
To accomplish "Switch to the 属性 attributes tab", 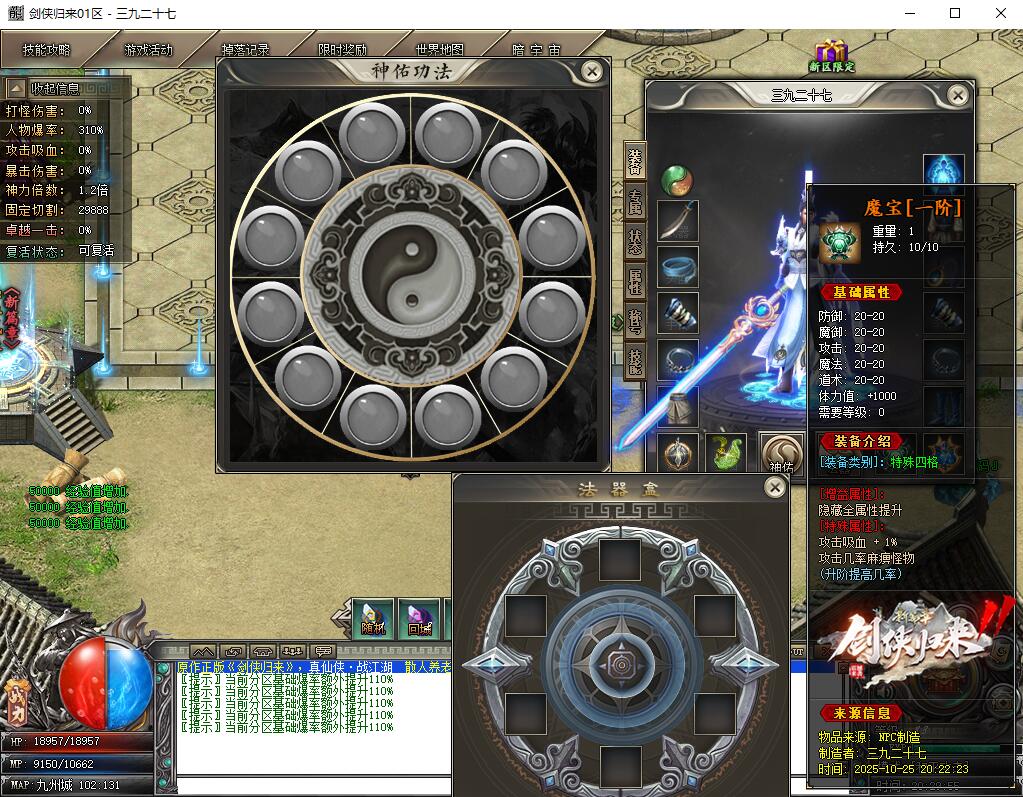I will pyautogui.click(x=635, y=281).
